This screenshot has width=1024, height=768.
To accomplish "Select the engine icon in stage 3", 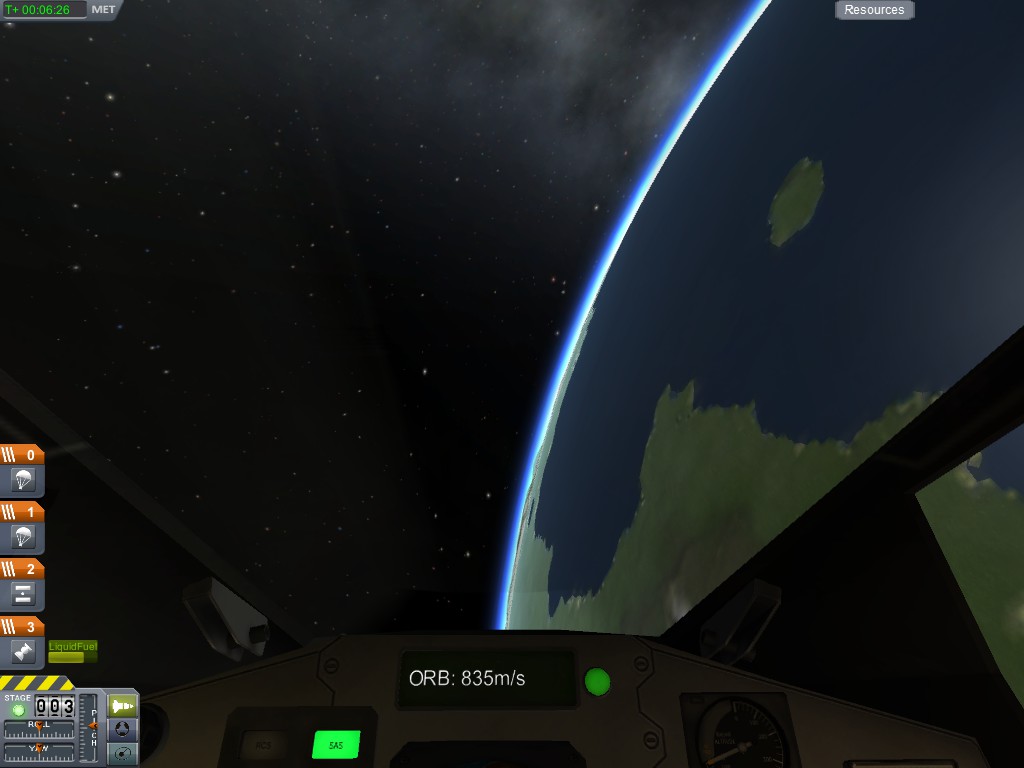I will [x=23, y=651].
